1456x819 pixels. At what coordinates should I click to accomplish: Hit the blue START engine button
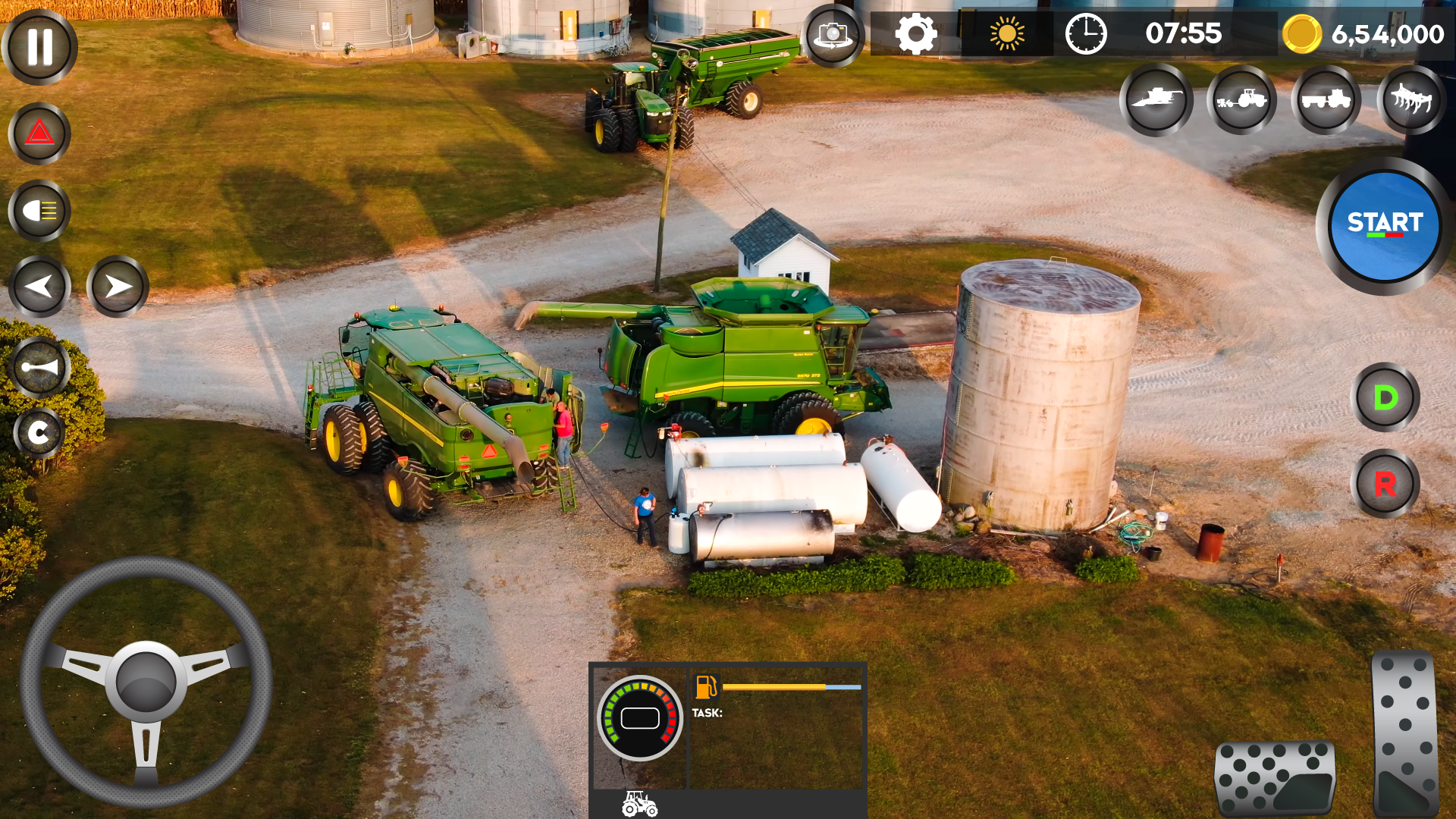1385,225
